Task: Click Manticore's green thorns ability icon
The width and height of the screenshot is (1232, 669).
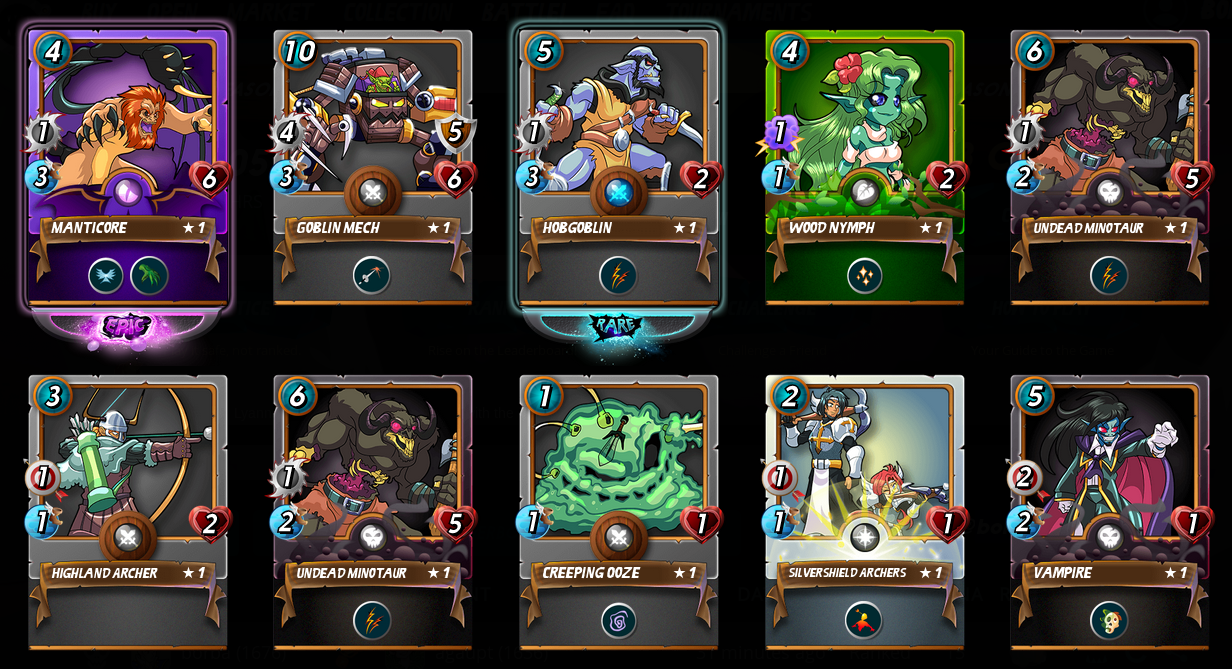Action: click(150, 275)
